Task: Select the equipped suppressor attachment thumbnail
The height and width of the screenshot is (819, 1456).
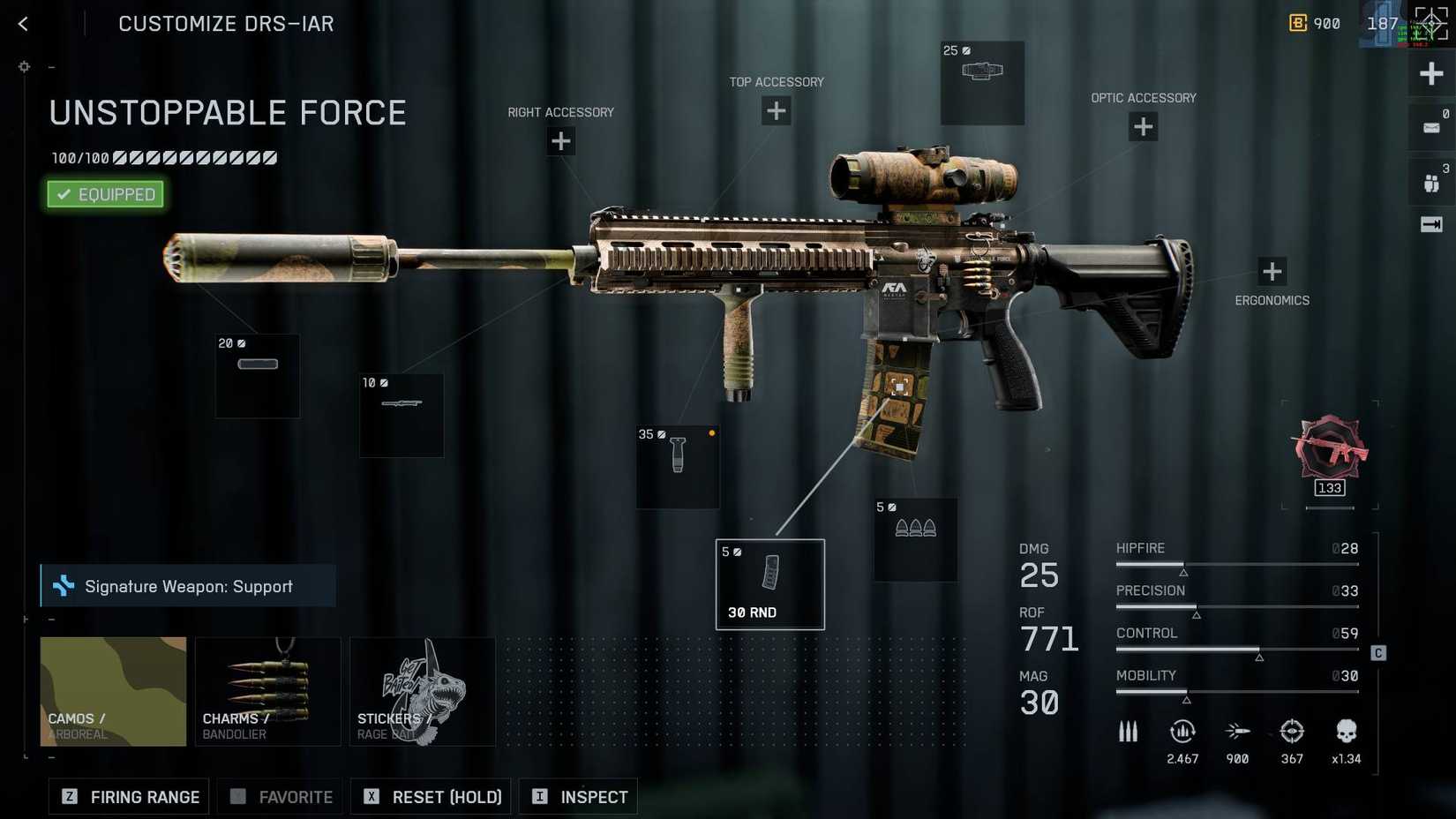Action: point(257,375)
